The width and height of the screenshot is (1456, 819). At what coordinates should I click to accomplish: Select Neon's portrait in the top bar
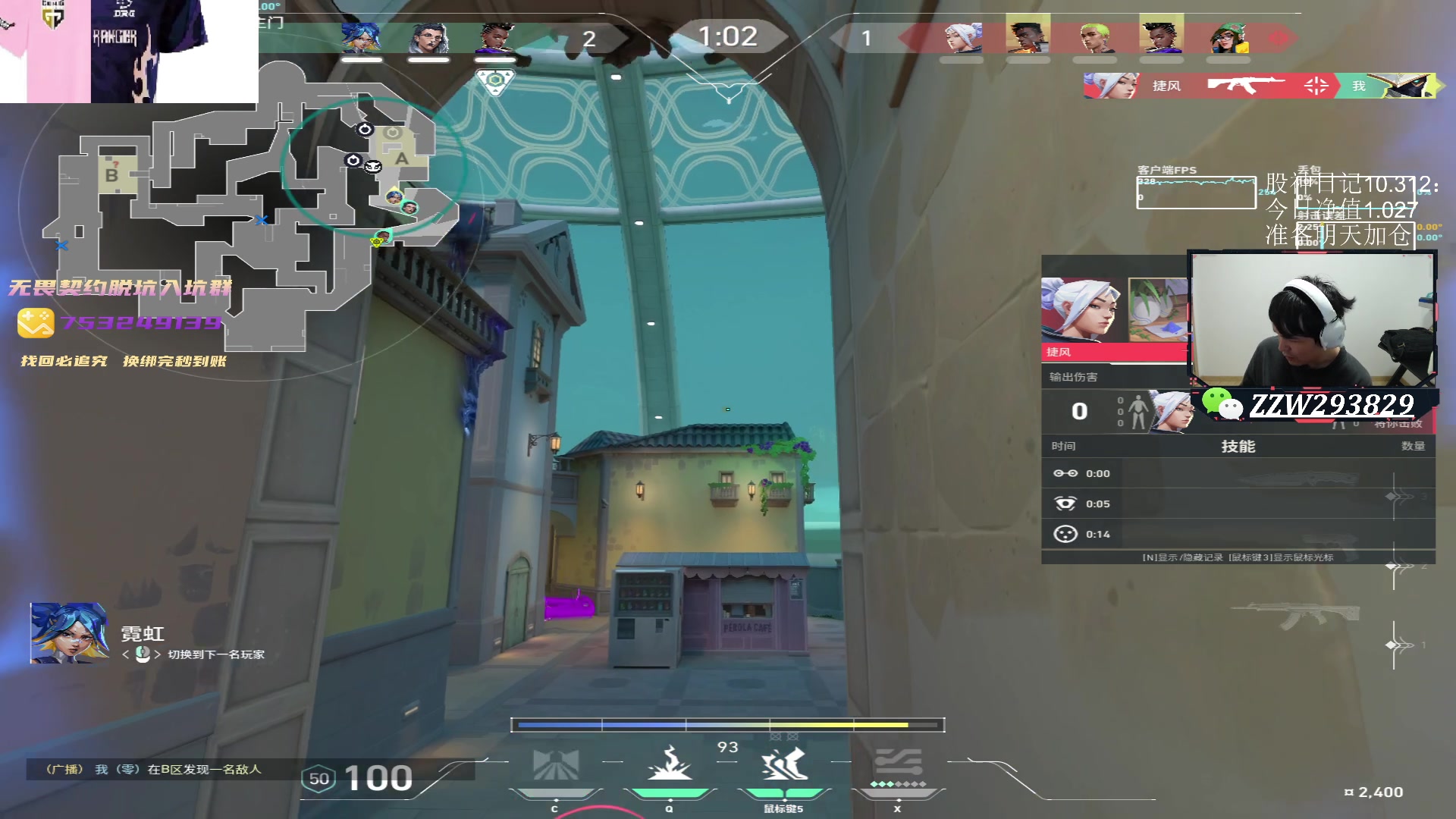pyautogui.click(x=361, y=36)
